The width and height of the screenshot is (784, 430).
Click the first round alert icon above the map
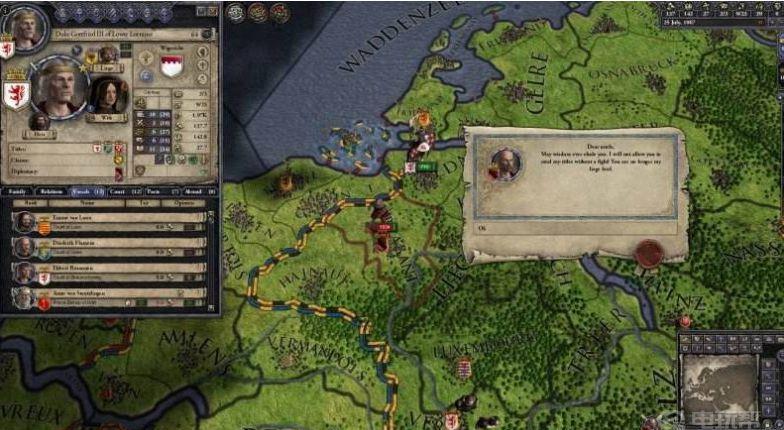pos(236,13)
